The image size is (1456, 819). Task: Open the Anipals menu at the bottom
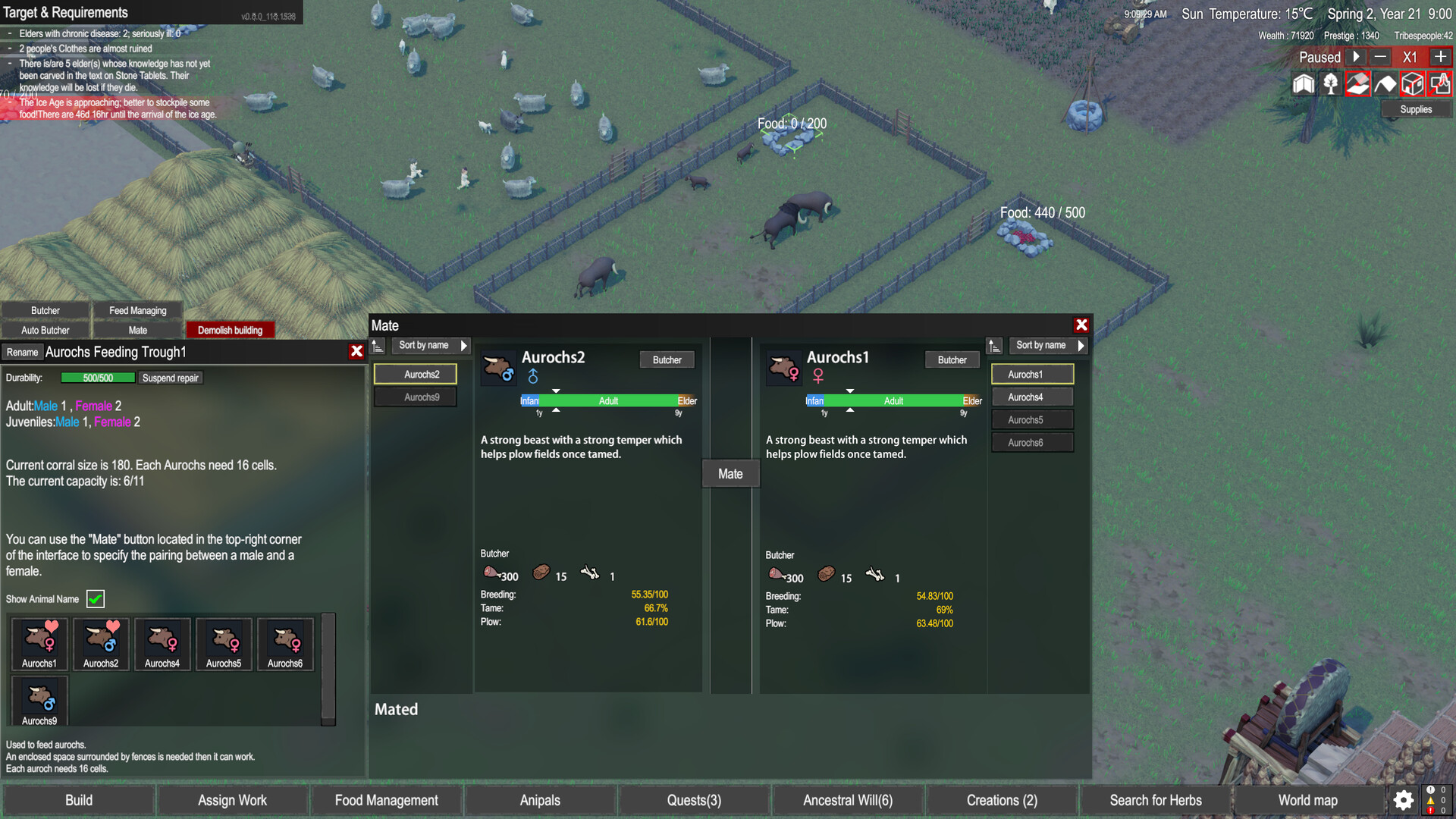coord(539,800)
